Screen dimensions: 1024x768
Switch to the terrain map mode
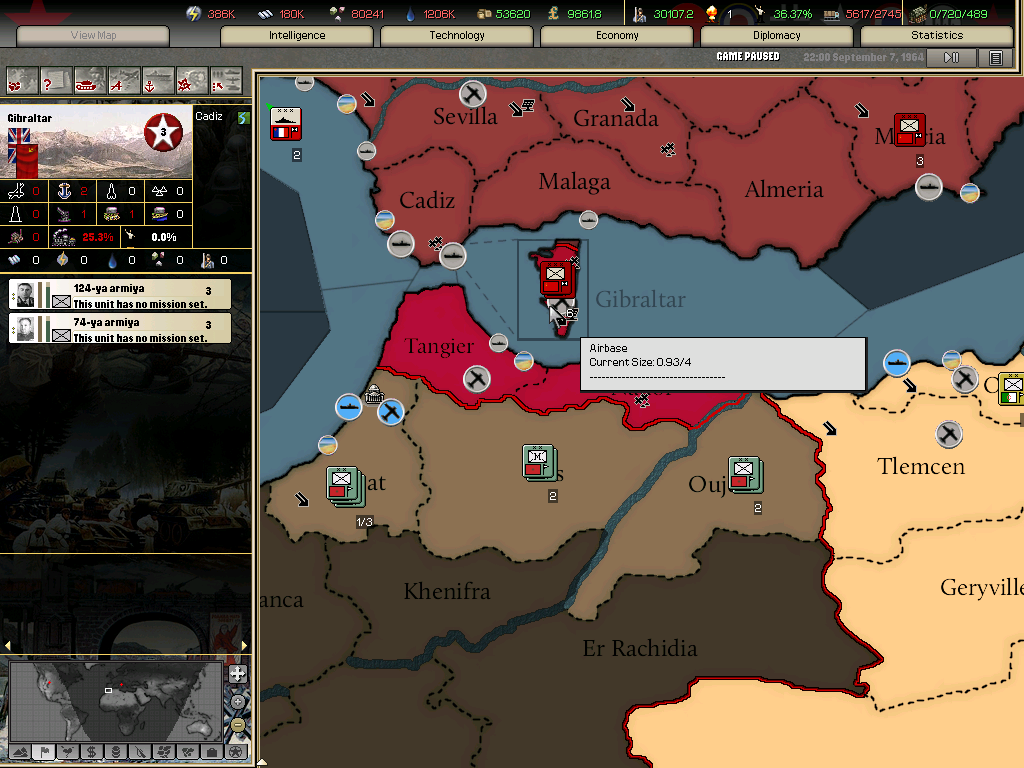pos(19,751)
